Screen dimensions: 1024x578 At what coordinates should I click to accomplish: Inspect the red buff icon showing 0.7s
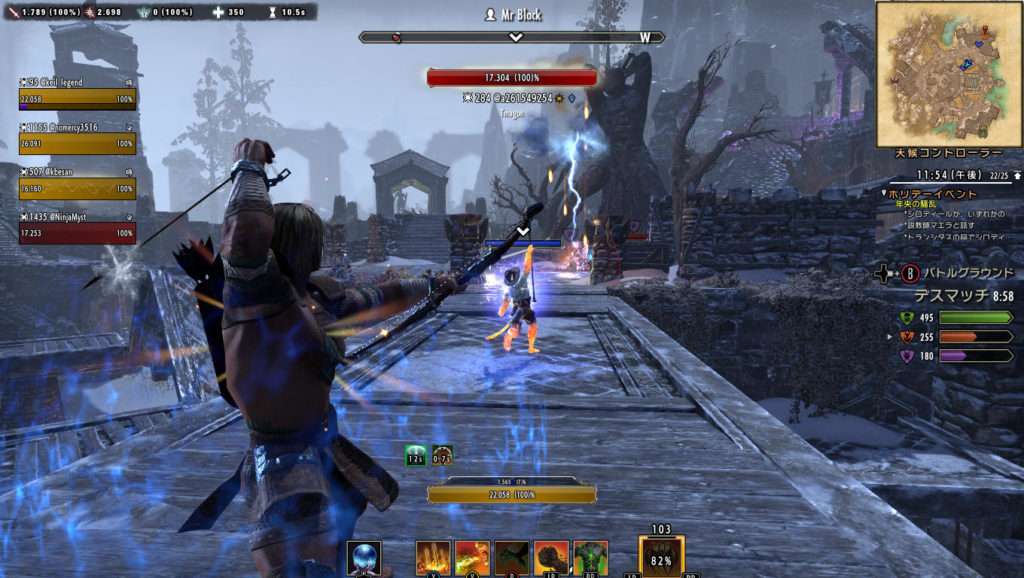[x=442, y=456]
